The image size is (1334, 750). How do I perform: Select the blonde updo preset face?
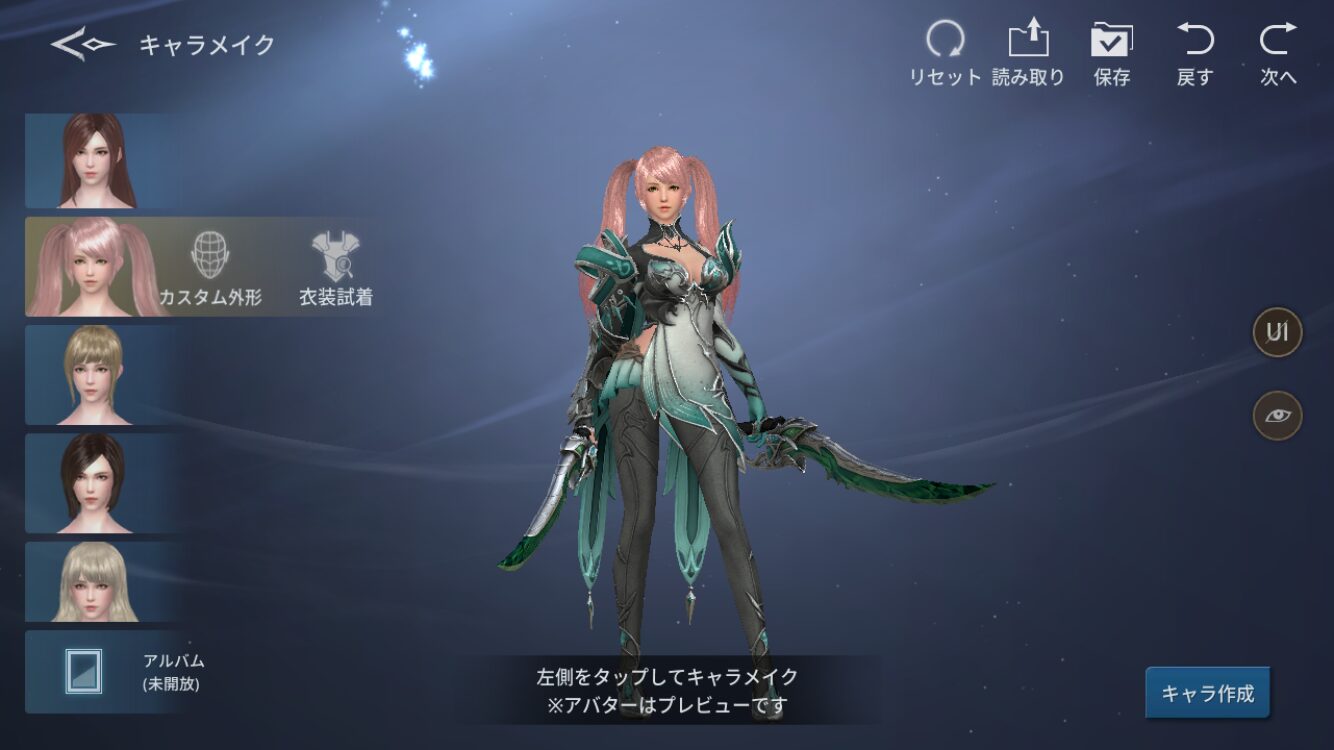(97, 375)
